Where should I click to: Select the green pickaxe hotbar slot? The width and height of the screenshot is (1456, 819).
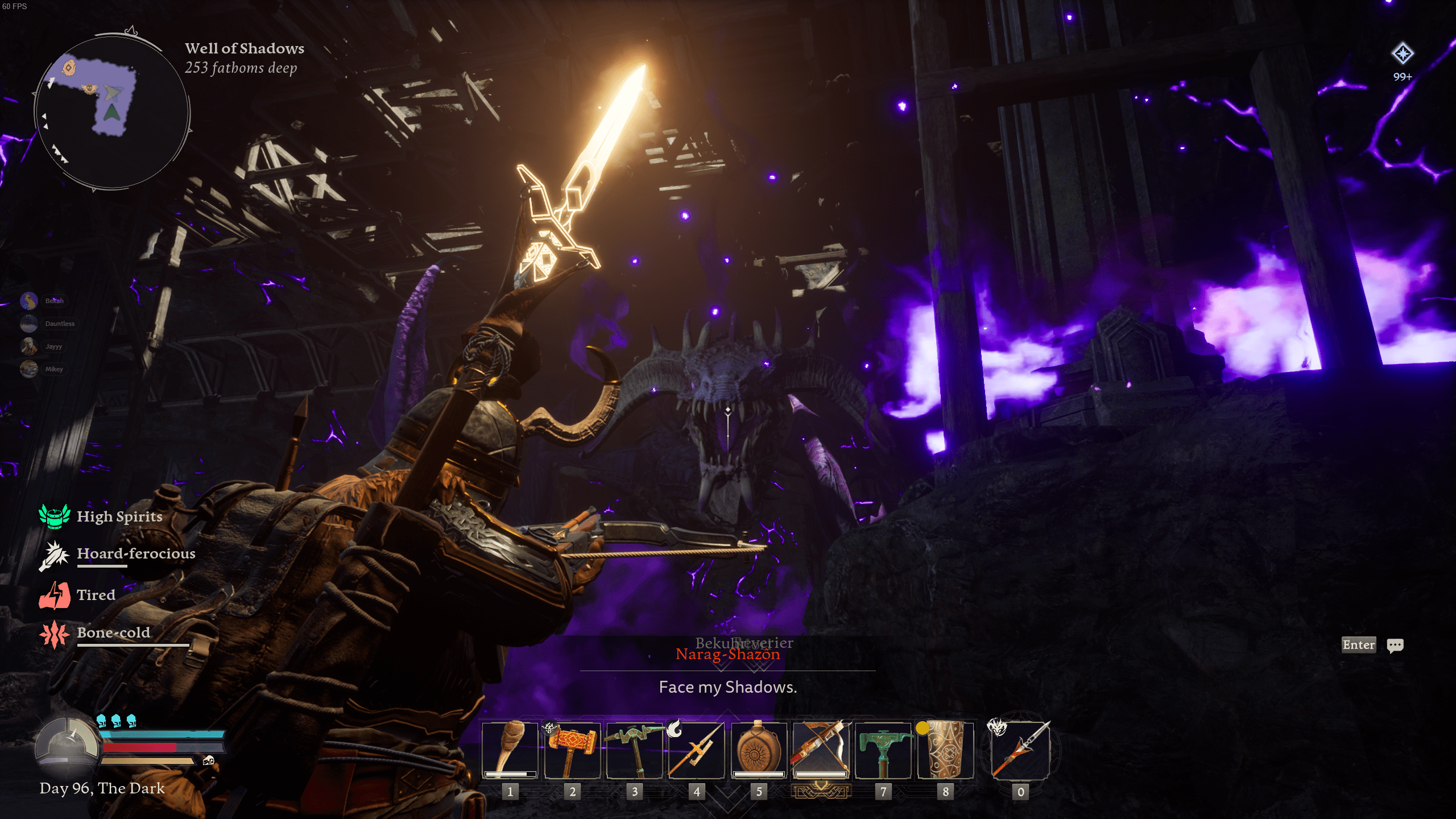634,750
